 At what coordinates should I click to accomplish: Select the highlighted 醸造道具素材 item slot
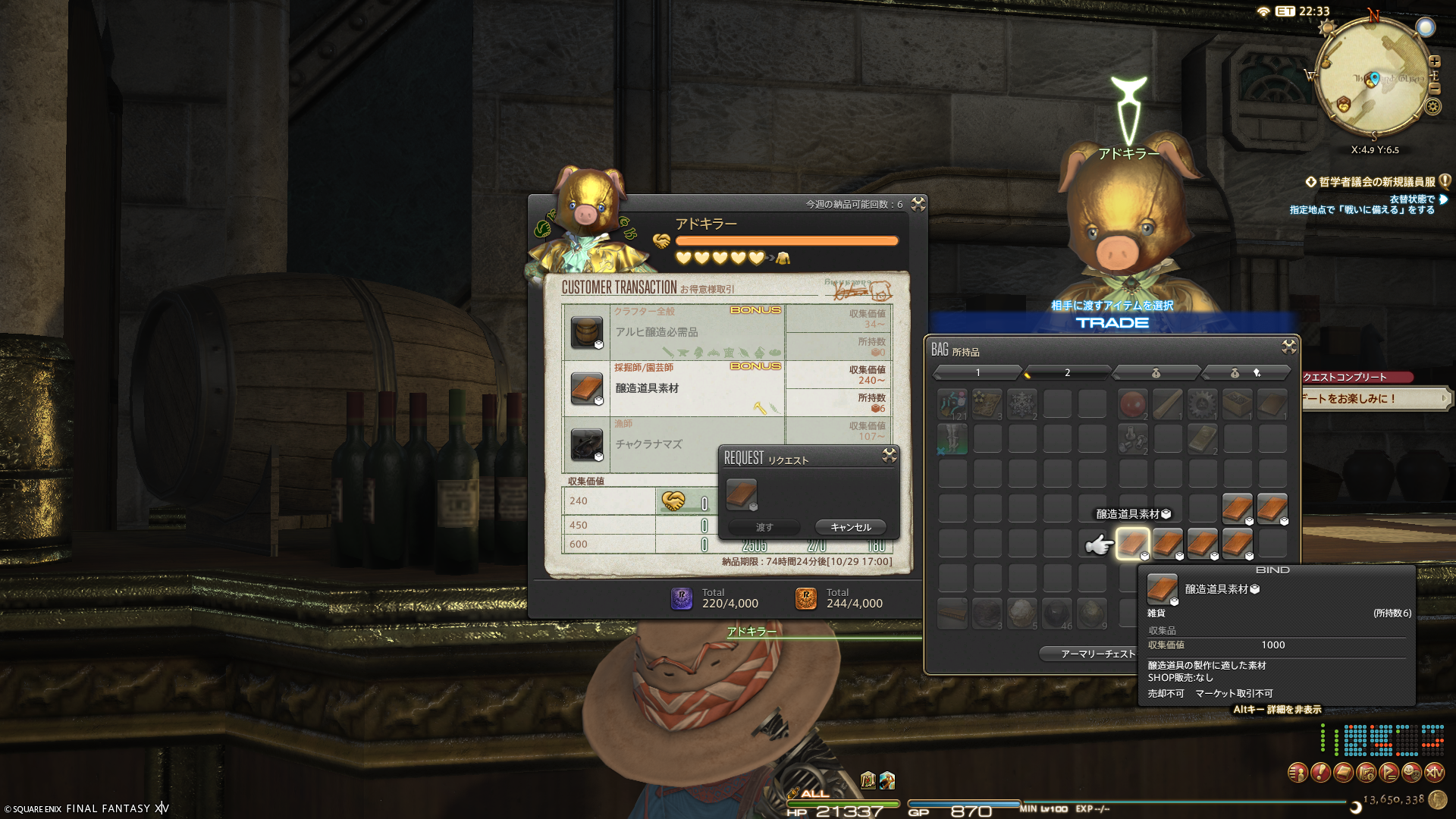click(1132, 543)
